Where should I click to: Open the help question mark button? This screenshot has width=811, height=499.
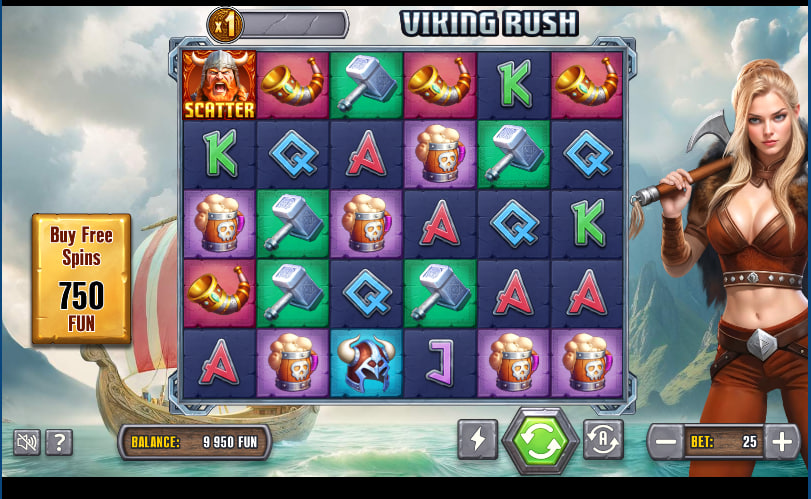[59, 442]
